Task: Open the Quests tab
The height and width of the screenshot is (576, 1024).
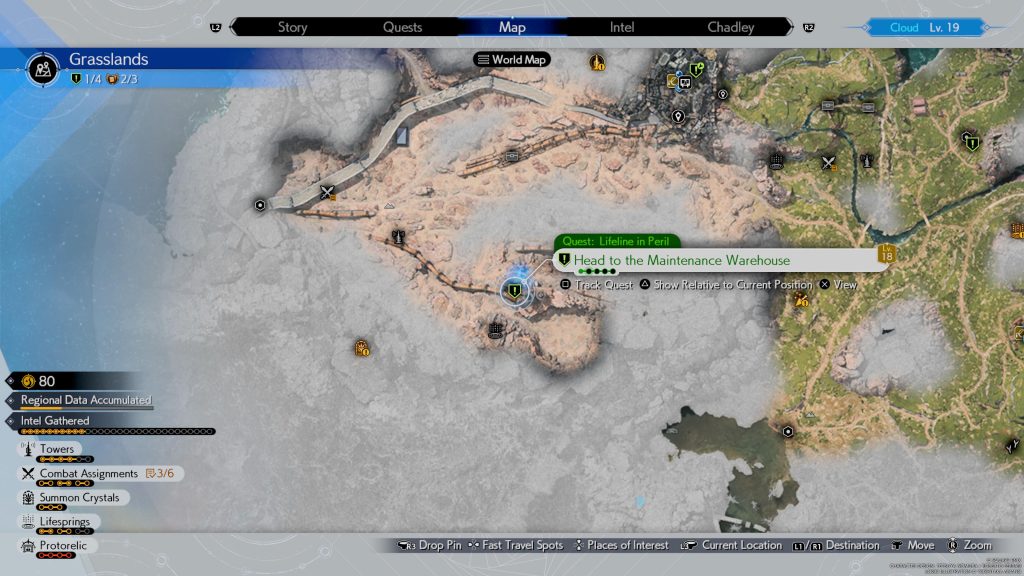Action: point(402,27)
